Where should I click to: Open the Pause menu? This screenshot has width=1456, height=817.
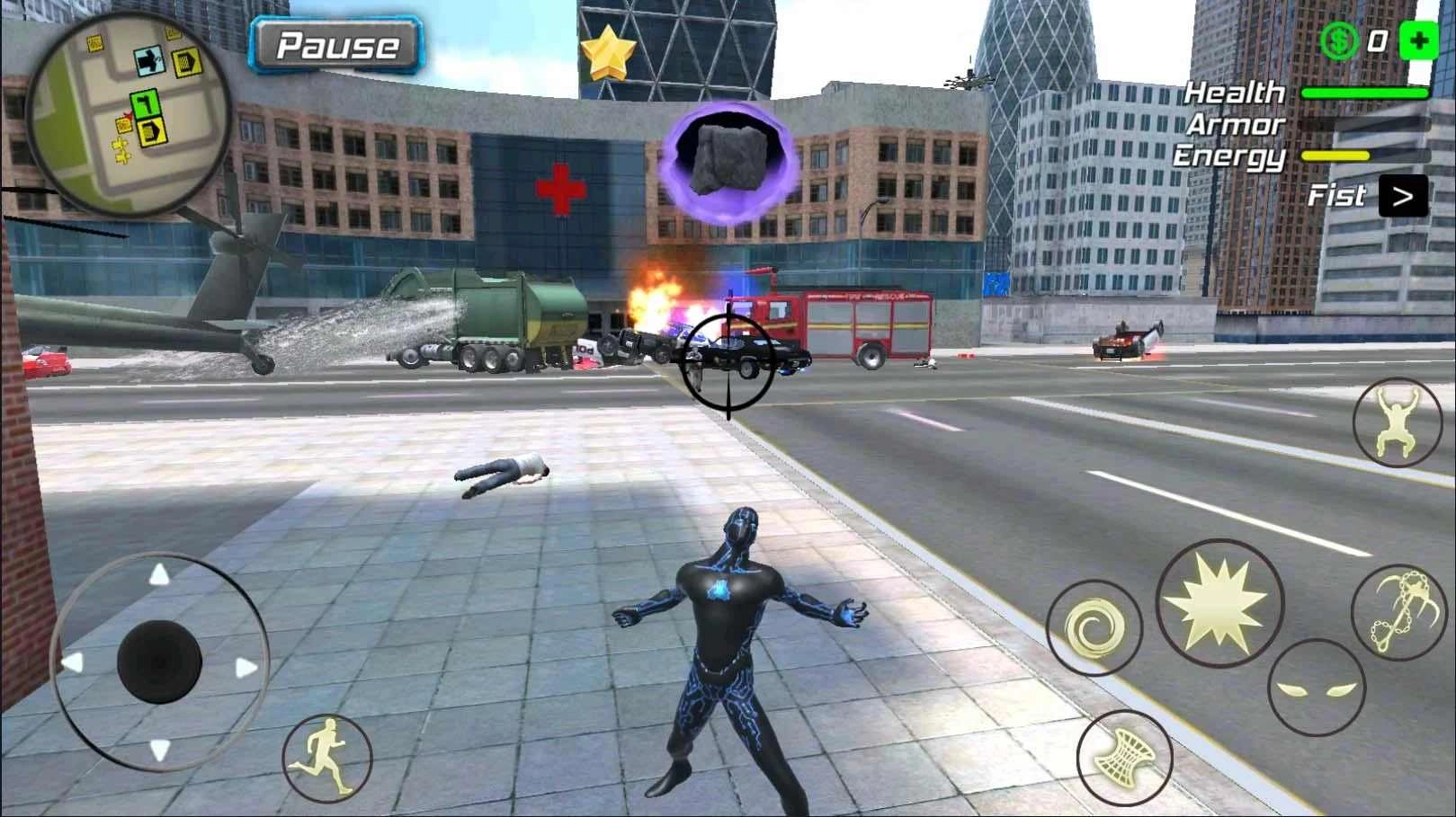(336, 44)
